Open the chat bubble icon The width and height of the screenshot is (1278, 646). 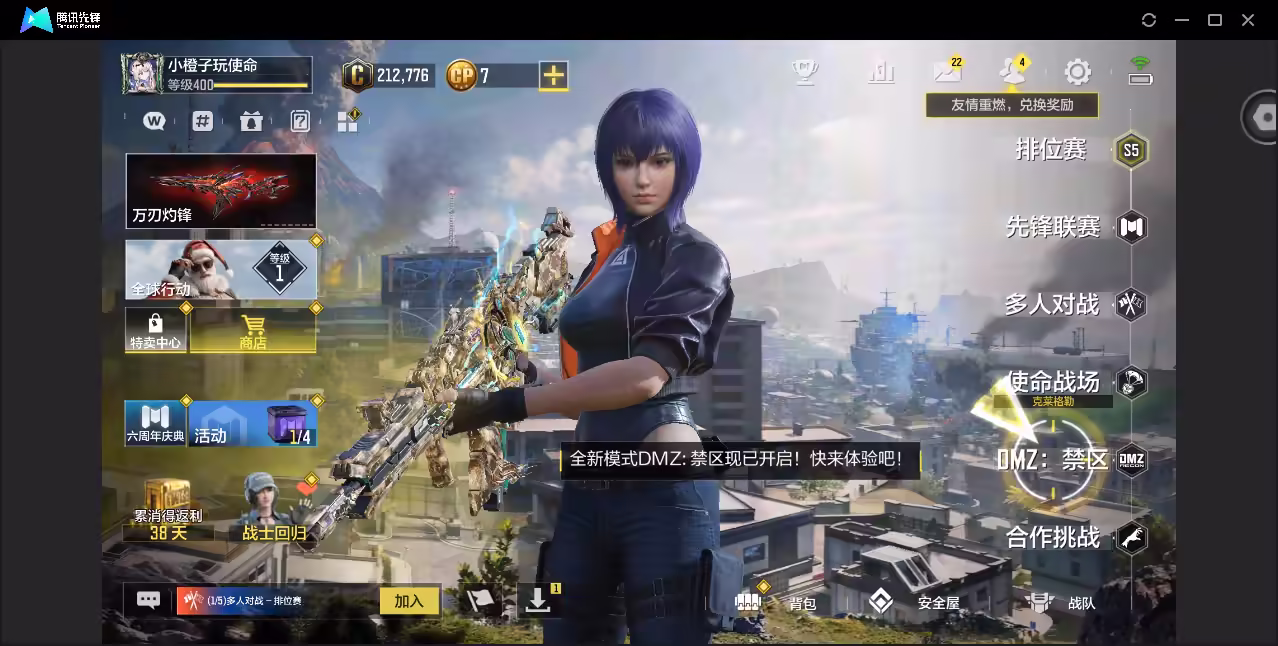[x=148, y=600]
